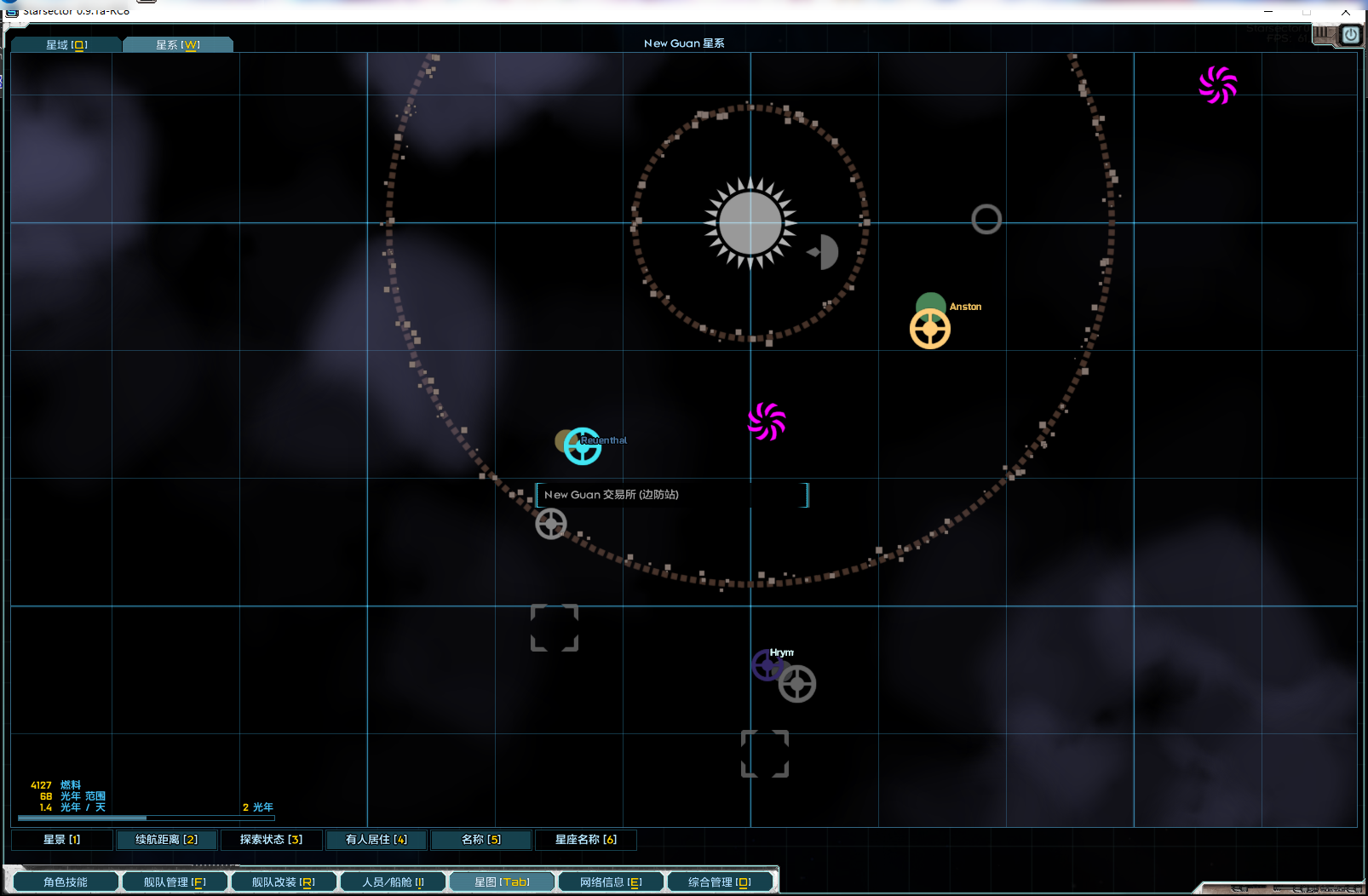Toggle the 有人居住 [4] inhabited filter

(376, 839)
